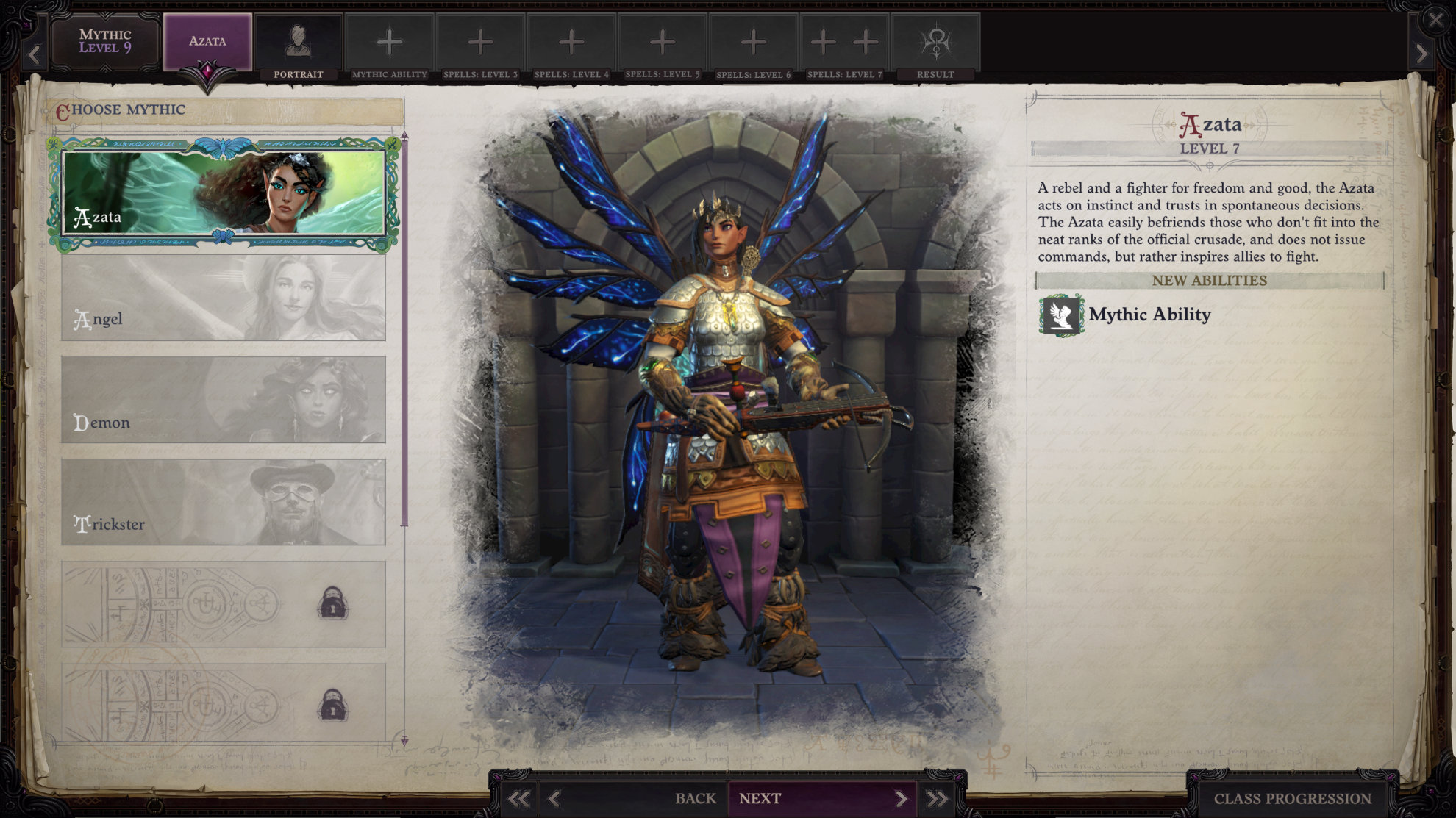Pick the Demon mythic path

point(224,400)
